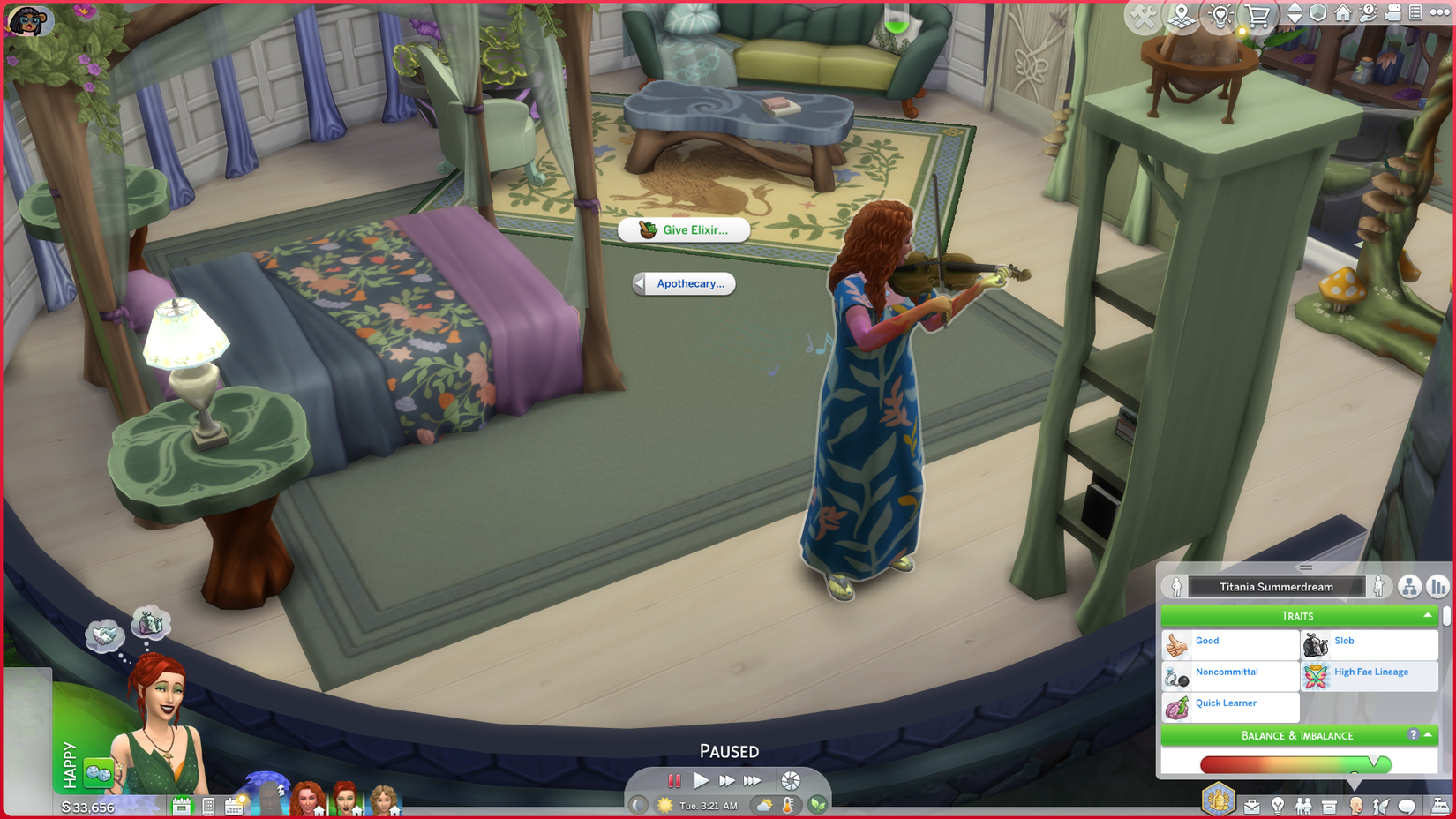Expand the Balance & Imbalance section

1300,735
